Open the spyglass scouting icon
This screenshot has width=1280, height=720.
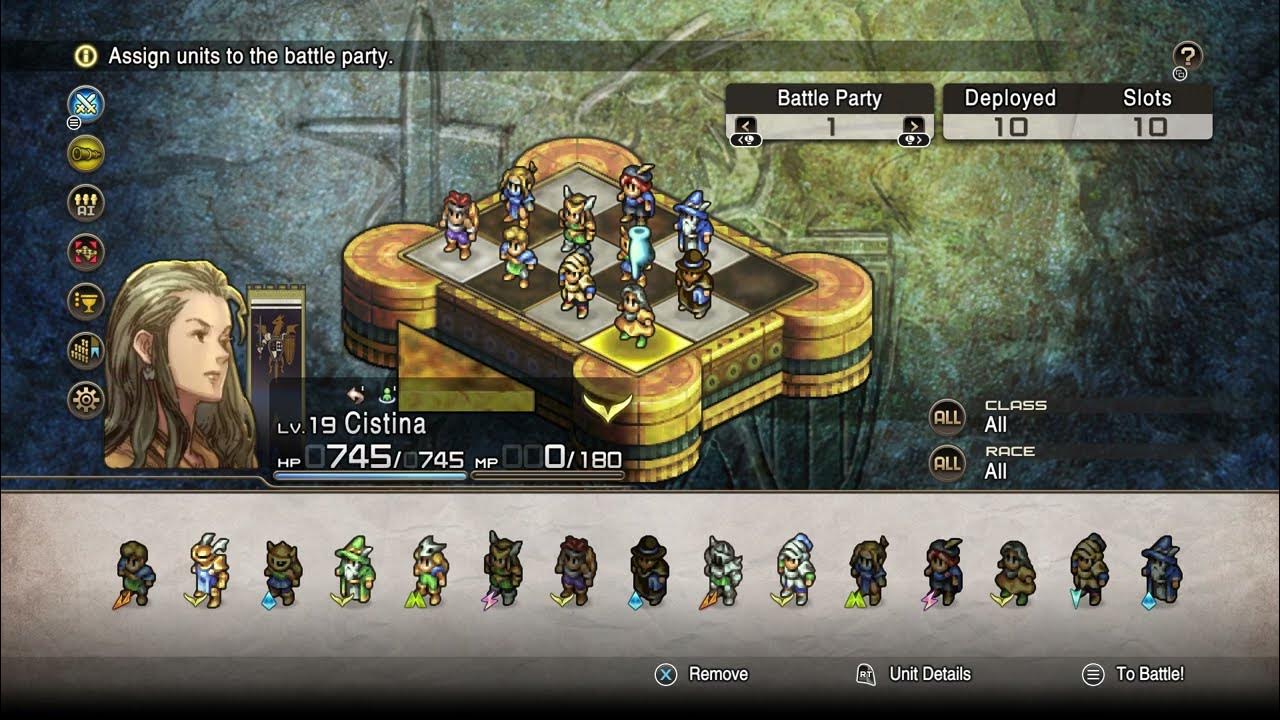click(87, 153)
